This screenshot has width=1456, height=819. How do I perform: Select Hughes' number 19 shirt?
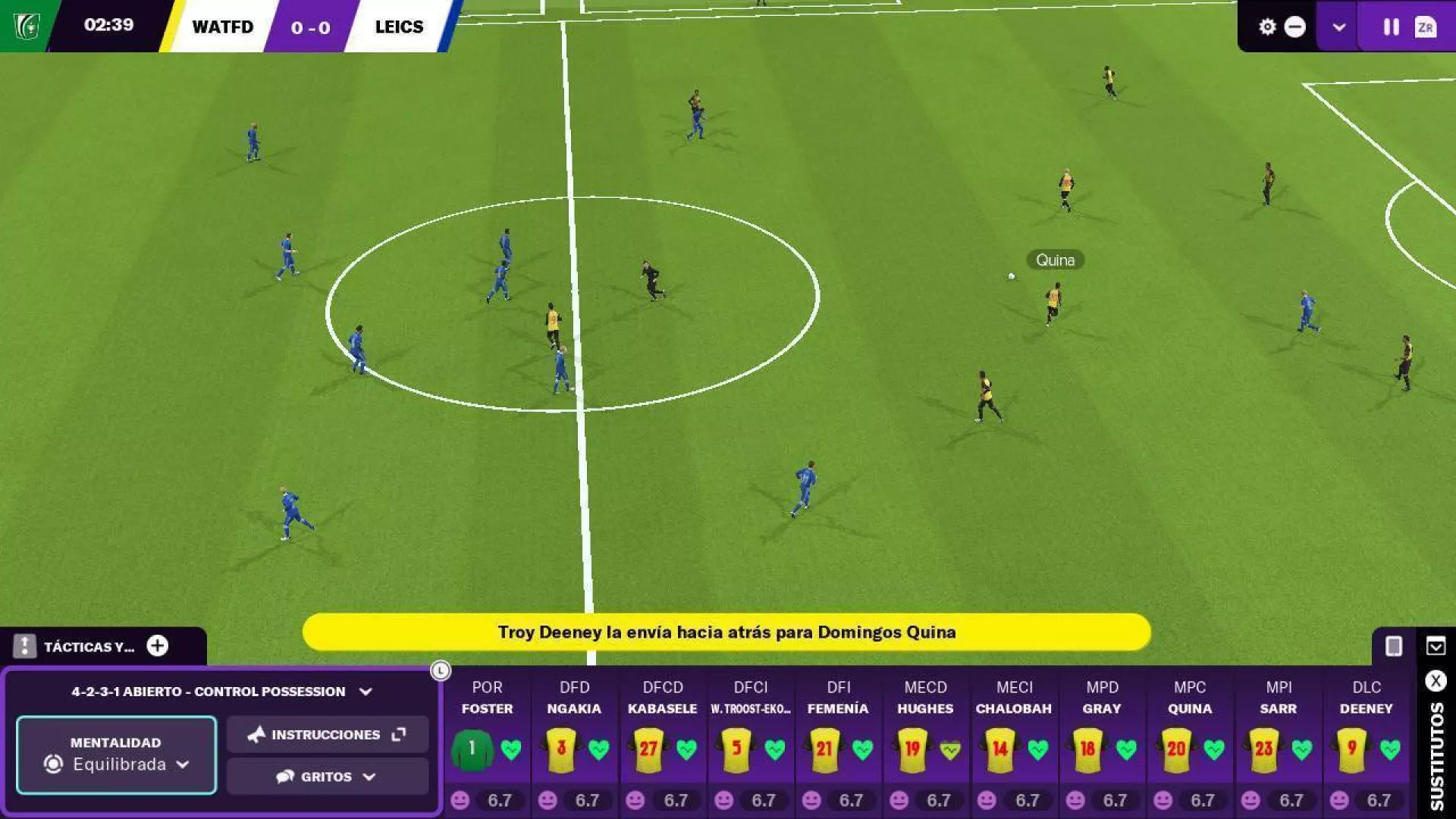tap(912, 749)
